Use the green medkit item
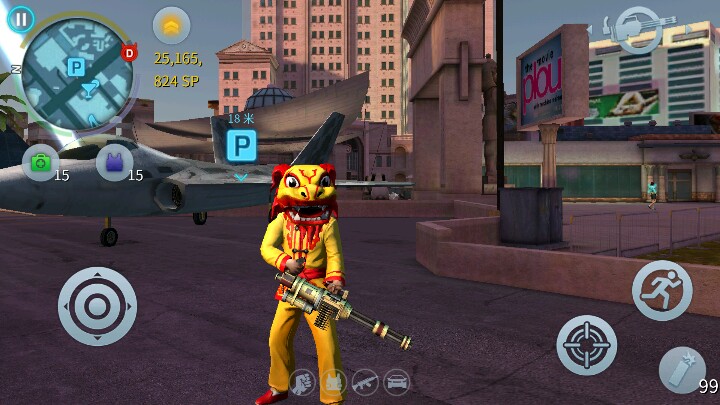The width and height of the screenshot is (720, 405). [x=40, y=161]
